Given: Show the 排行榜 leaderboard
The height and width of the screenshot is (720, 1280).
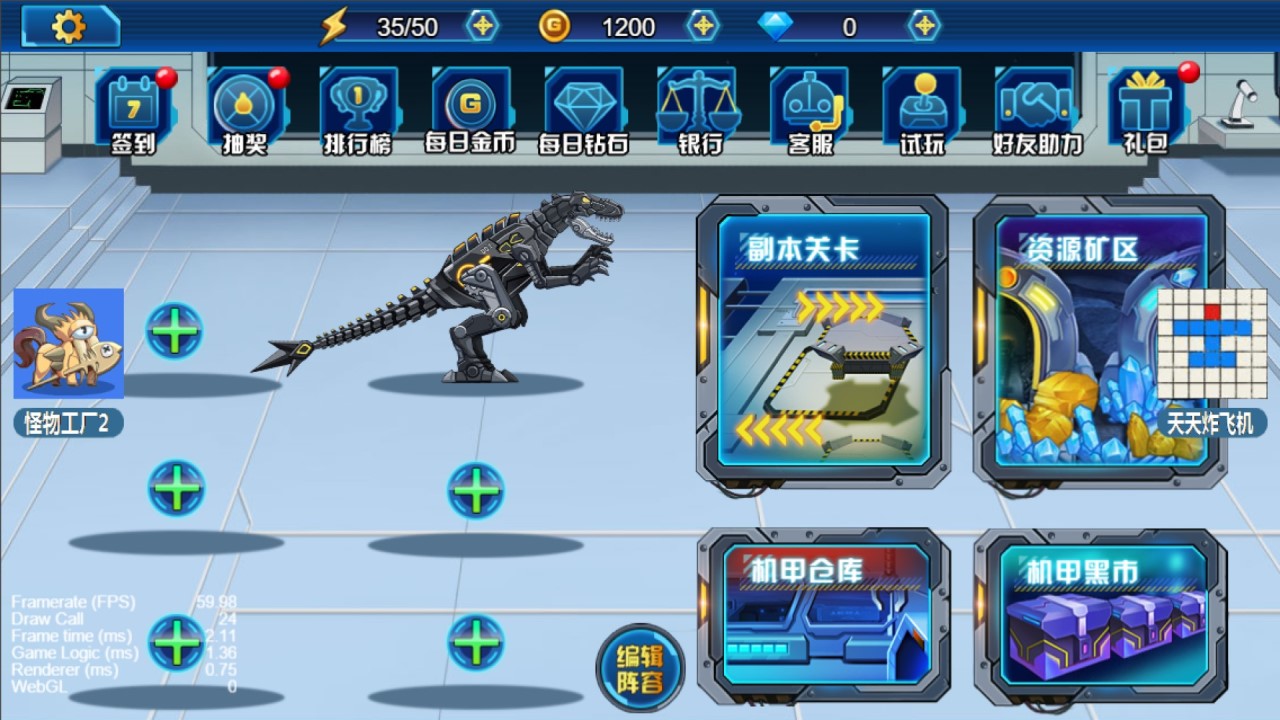Looking at the screenshot, I should [358, 110].
